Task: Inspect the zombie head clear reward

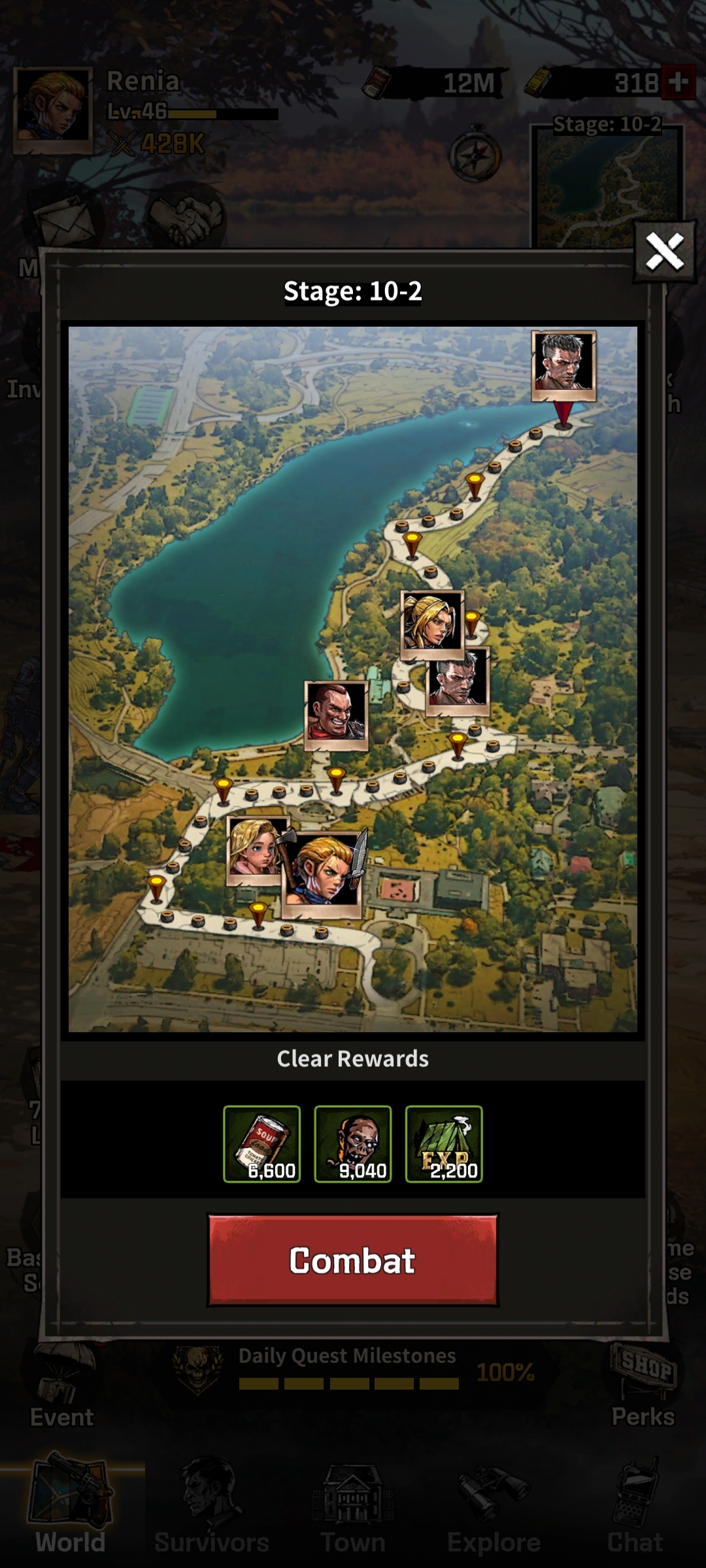Action: 352,1143
